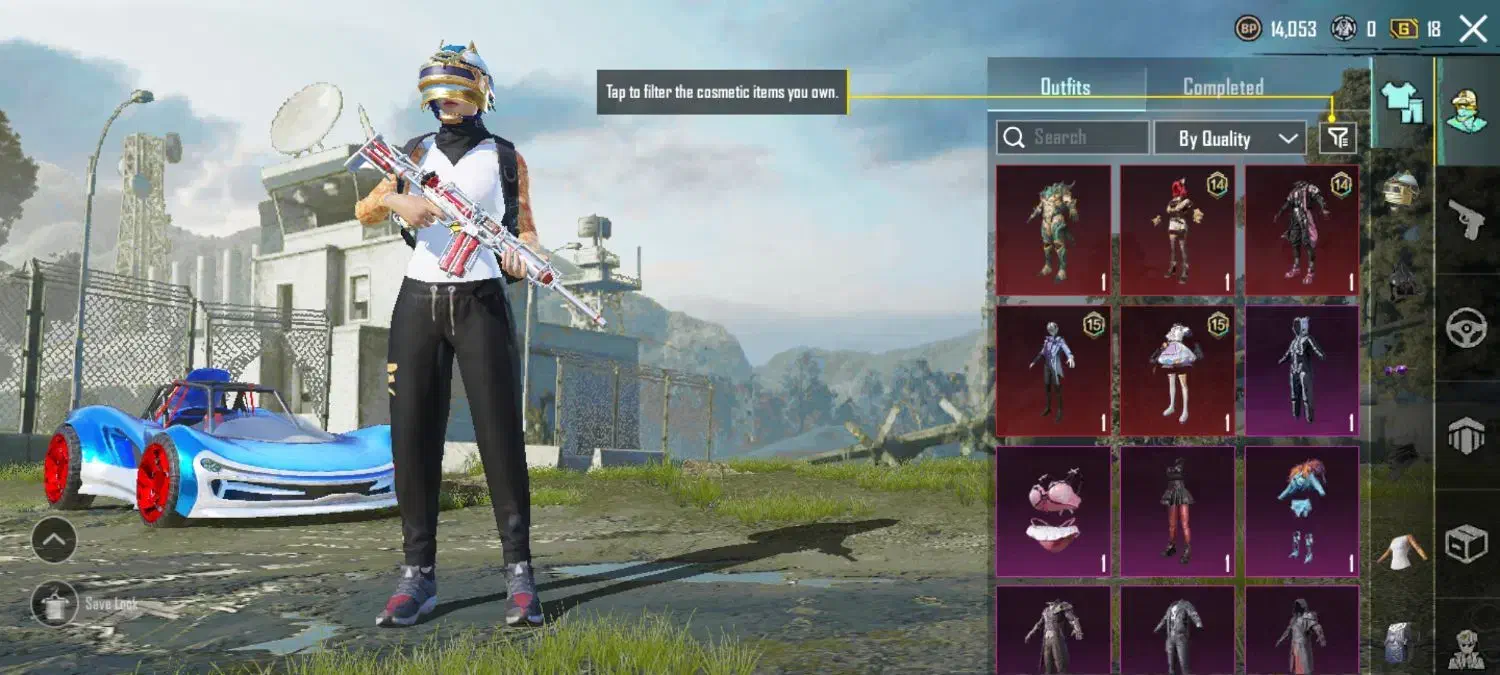This screenshot has width=1500, height=675.
Task: Select the character avatar category tab
Action: tap(1467, 109)
